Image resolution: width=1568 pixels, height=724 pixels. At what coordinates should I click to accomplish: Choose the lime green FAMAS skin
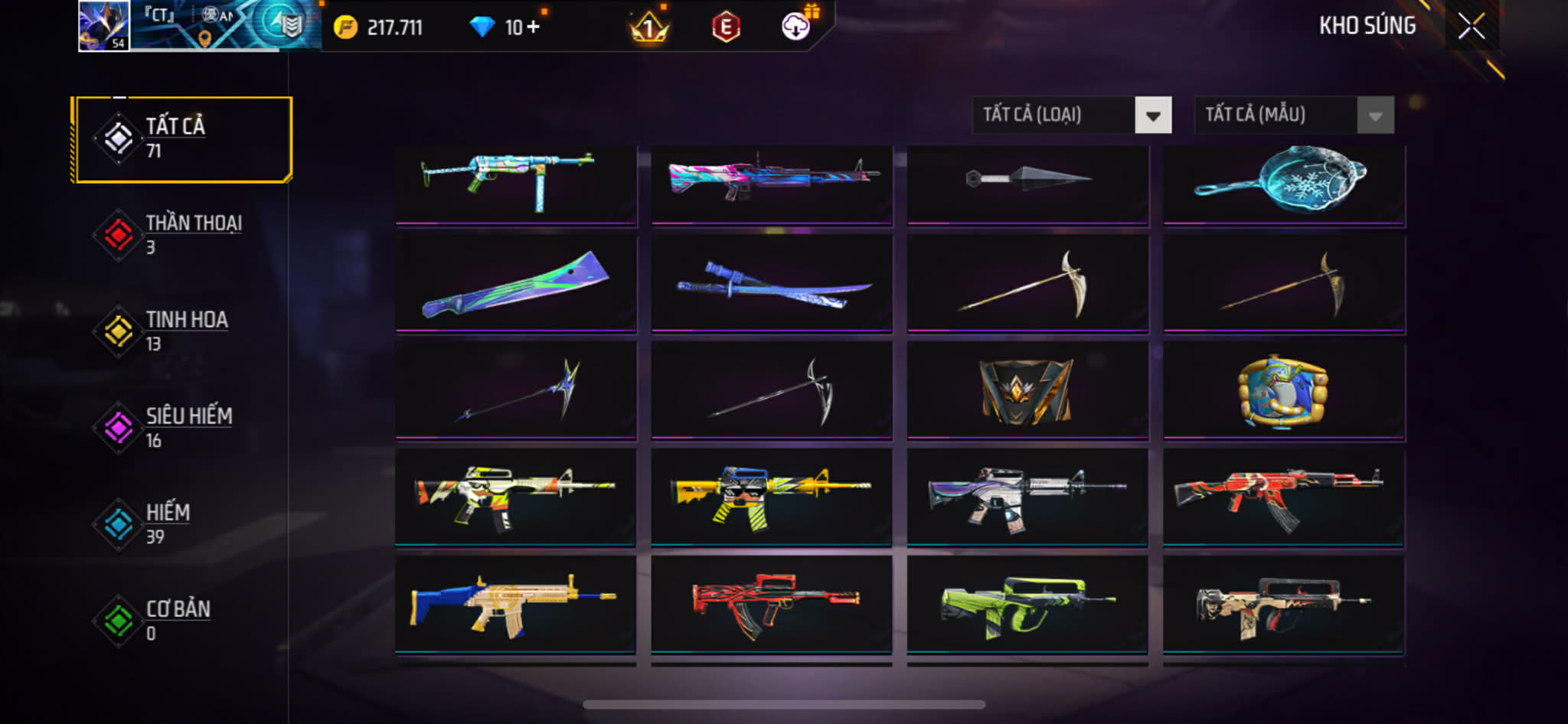1027,605
